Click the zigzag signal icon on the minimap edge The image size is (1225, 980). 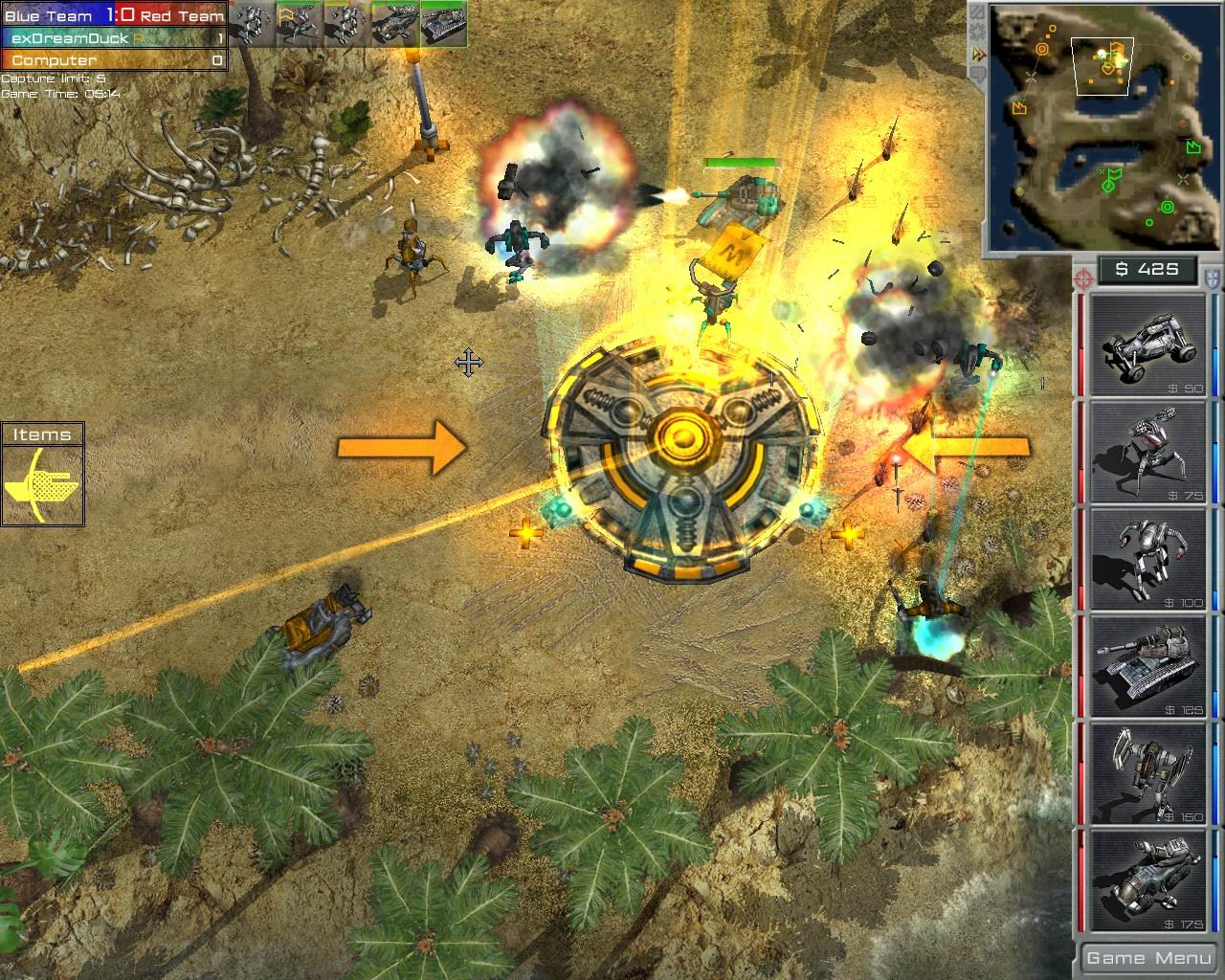(977, 31)
